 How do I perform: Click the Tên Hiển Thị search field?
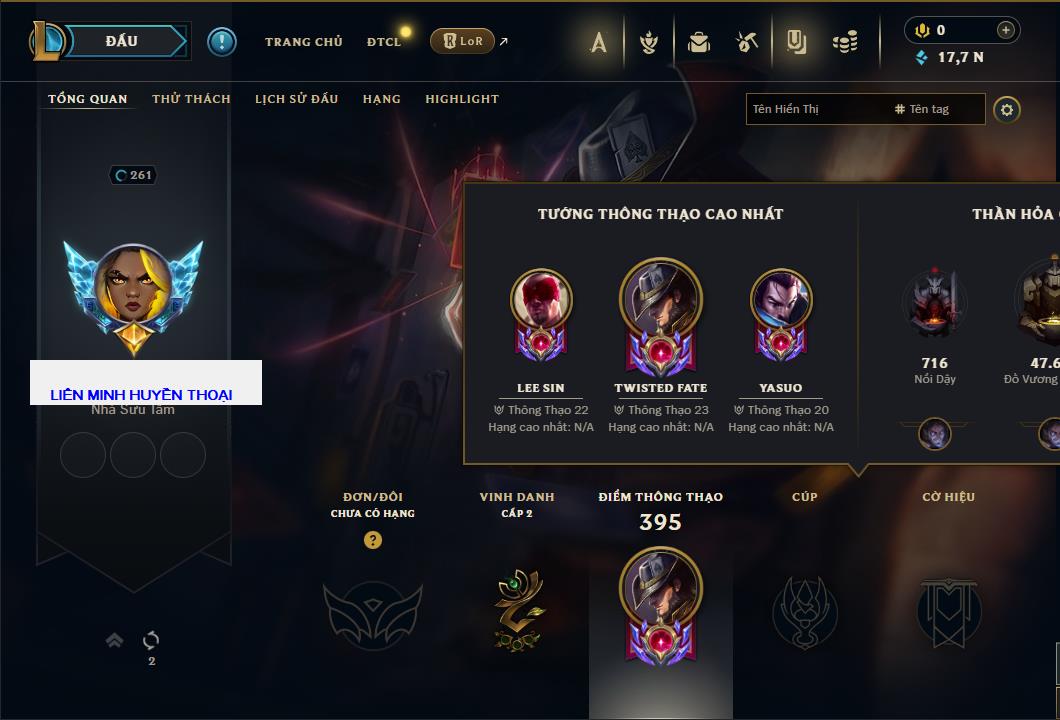pos(815,109)
